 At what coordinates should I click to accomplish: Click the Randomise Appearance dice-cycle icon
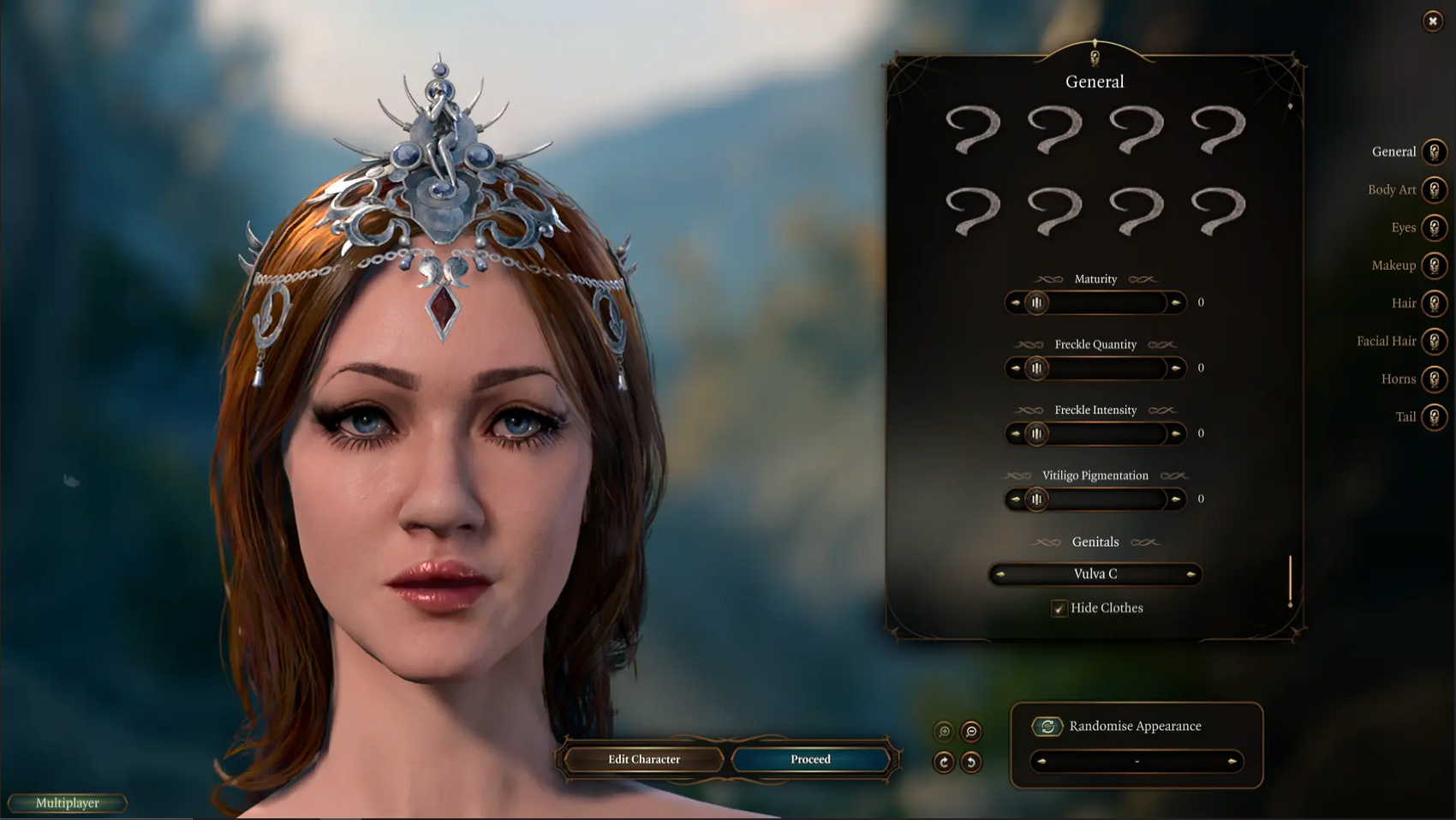coord(1047,726)
